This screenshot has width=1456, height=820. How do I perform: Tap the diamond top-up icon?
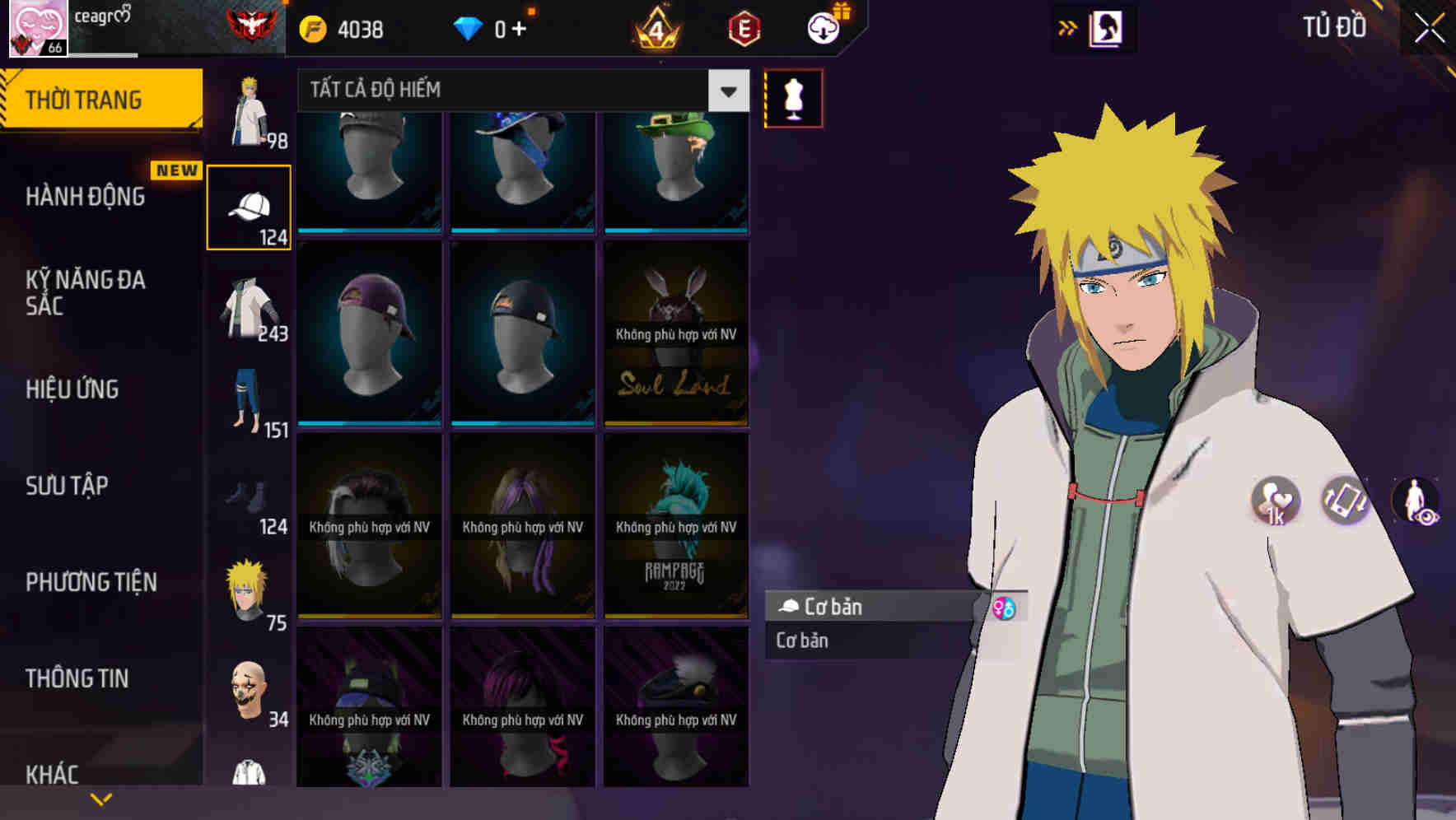(x=468, y=27)
